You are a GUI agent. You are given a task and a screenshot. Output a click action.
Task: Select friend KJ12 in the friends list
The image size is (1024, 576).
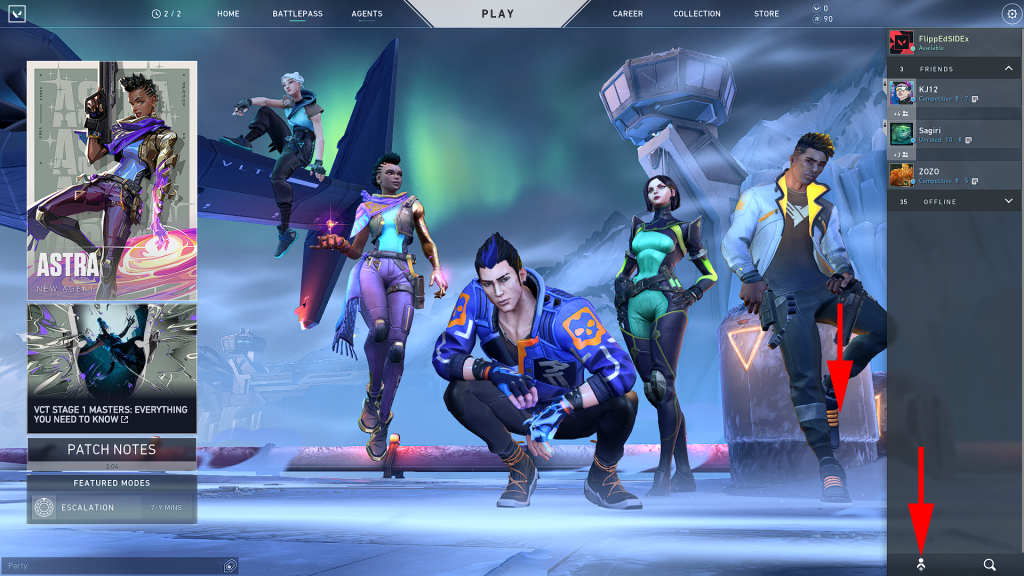(950, 93)
